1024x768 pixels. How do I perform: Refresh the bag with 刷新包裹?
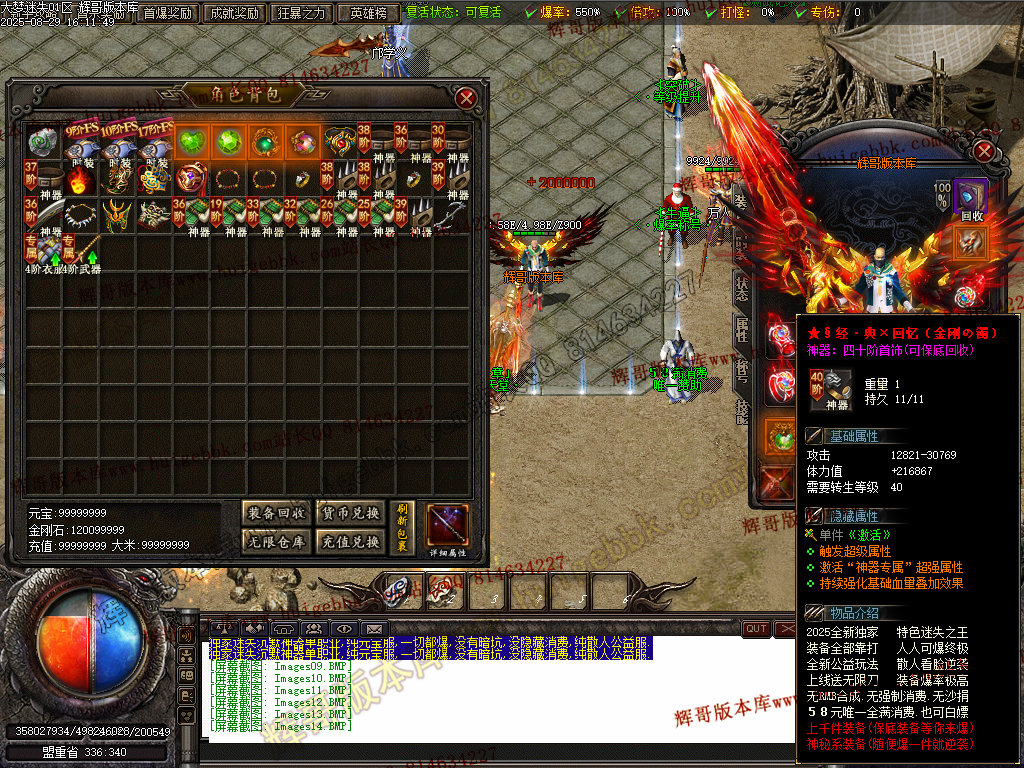[x=402, y=527]
